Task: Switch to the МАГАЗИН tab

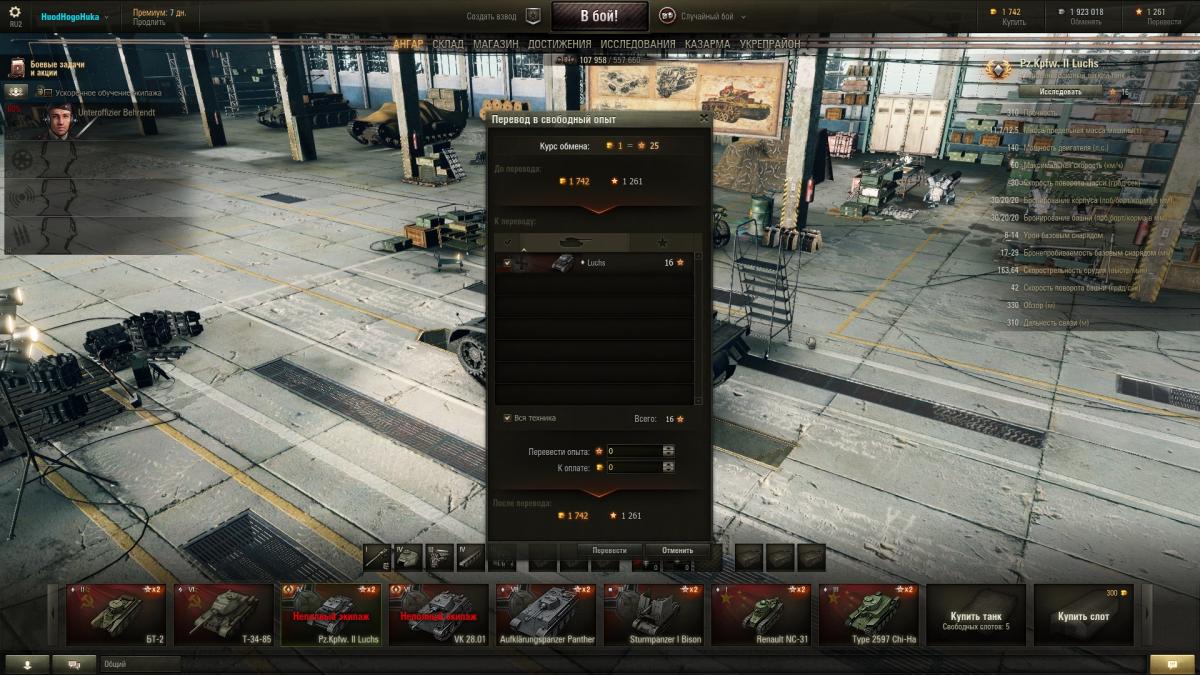Action: pyautogui.click(x=496, y=44)
